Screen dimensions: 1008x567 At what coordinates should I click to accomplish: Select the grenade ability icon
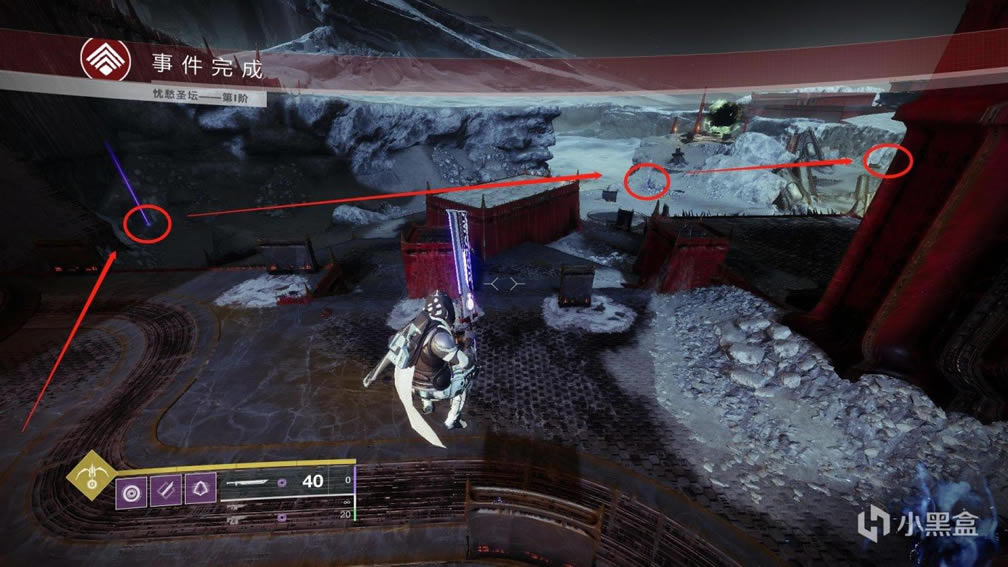pos(131,491)
